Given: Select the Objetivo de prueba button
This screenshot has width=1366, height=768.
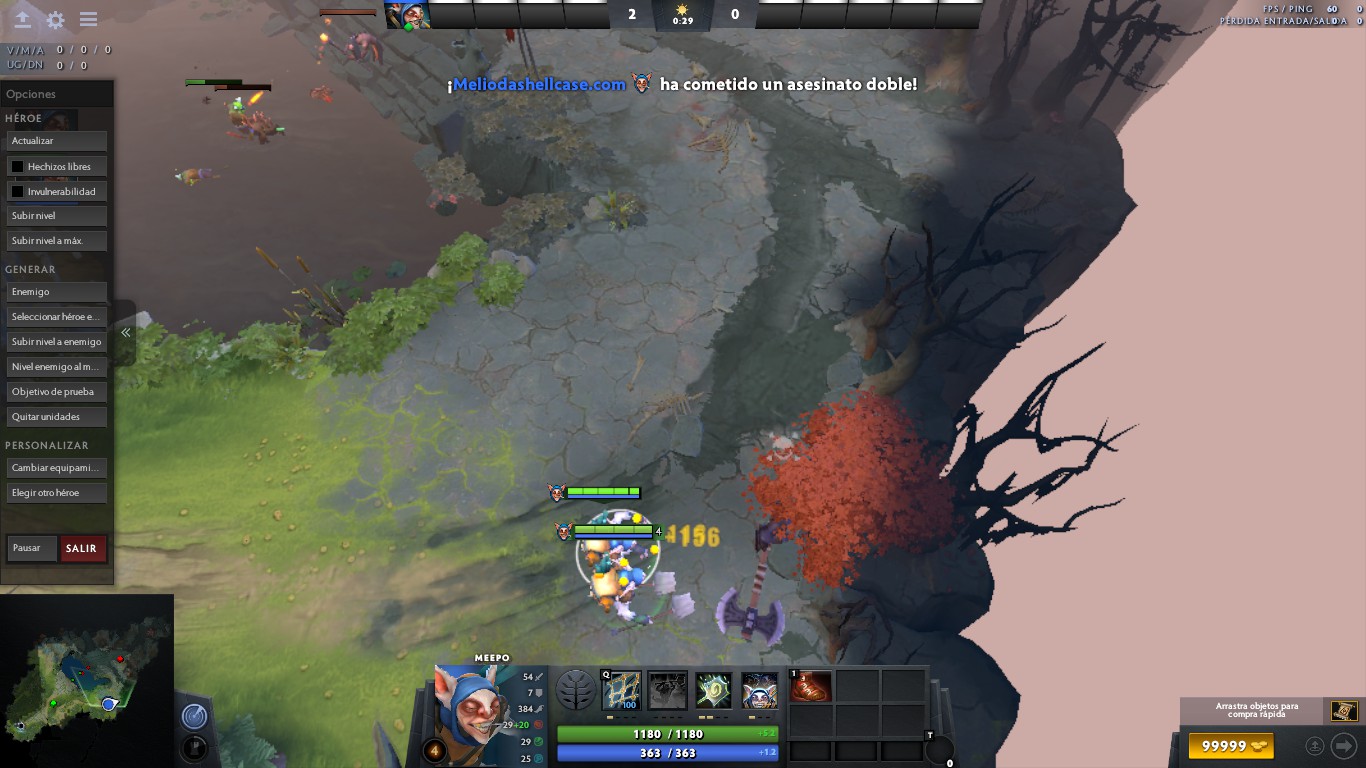Looking at the screenshot, I should (x=56, y=392).
